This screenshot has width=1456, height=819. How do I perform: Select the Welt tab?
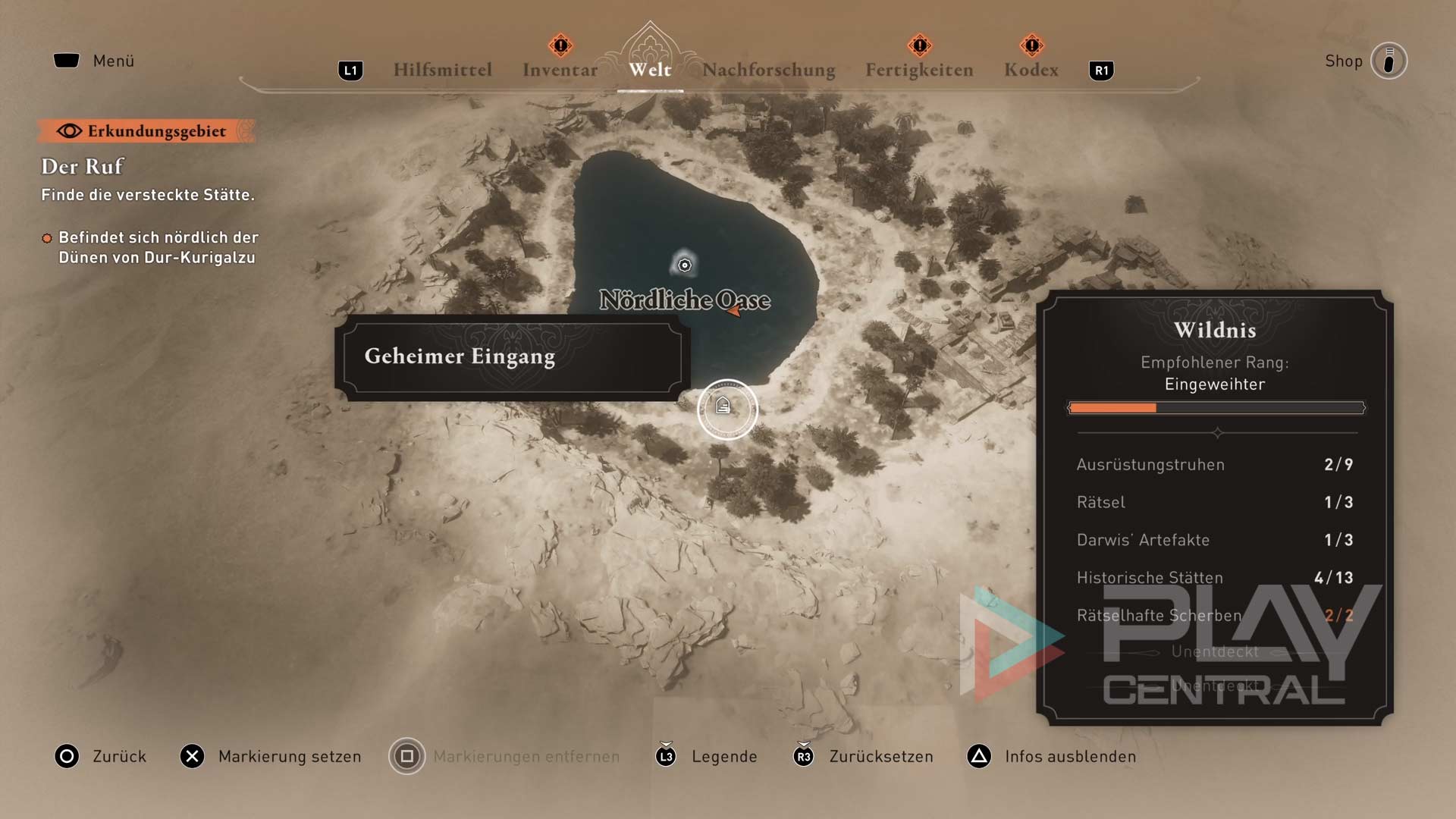pos(650,70)
